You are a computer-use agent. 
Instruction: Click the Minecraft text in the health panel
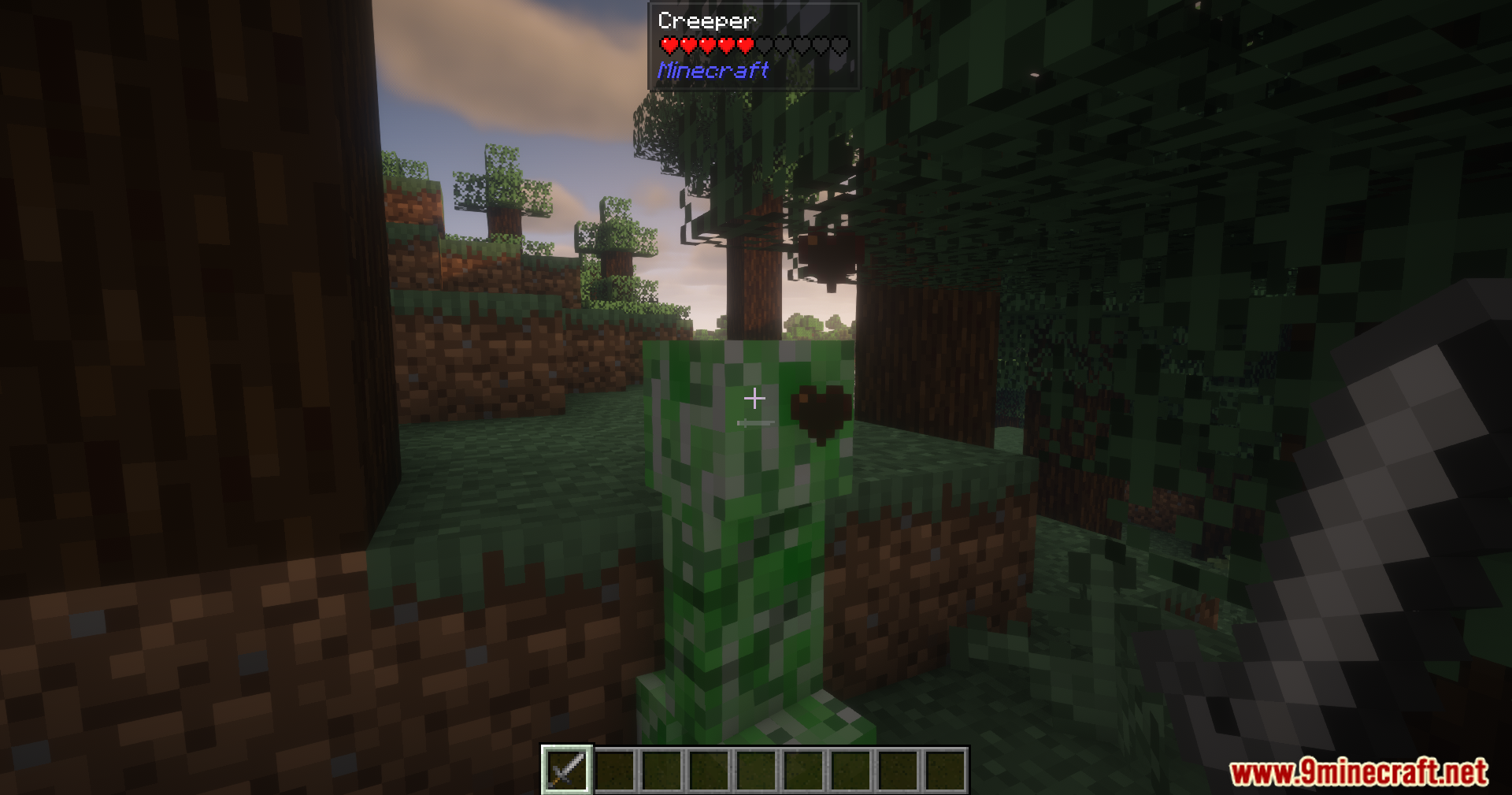(713, 71)
